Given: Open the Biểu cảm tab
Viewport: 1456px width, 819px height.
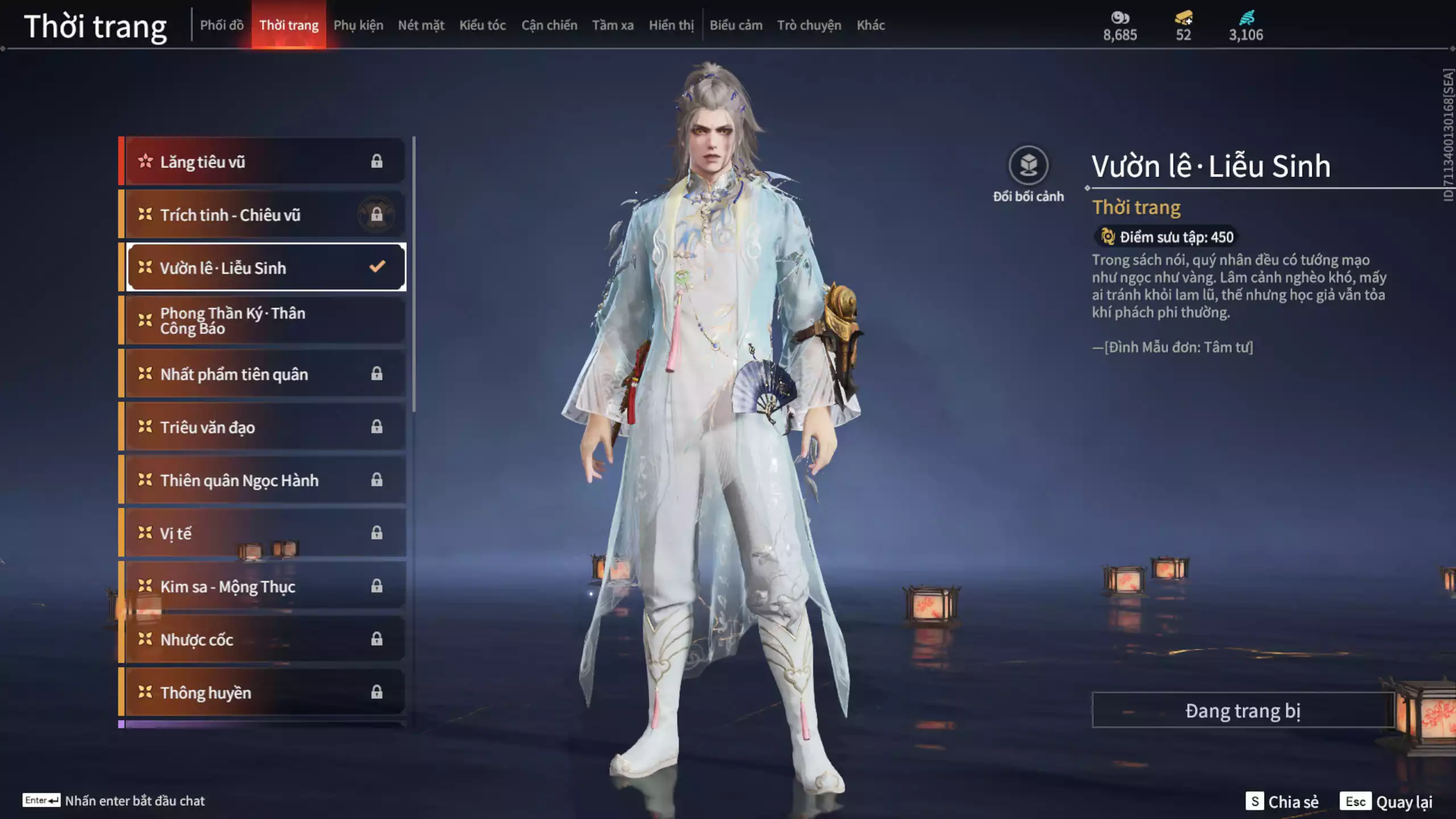Looking at the screenshot, I should coord(736,25).
